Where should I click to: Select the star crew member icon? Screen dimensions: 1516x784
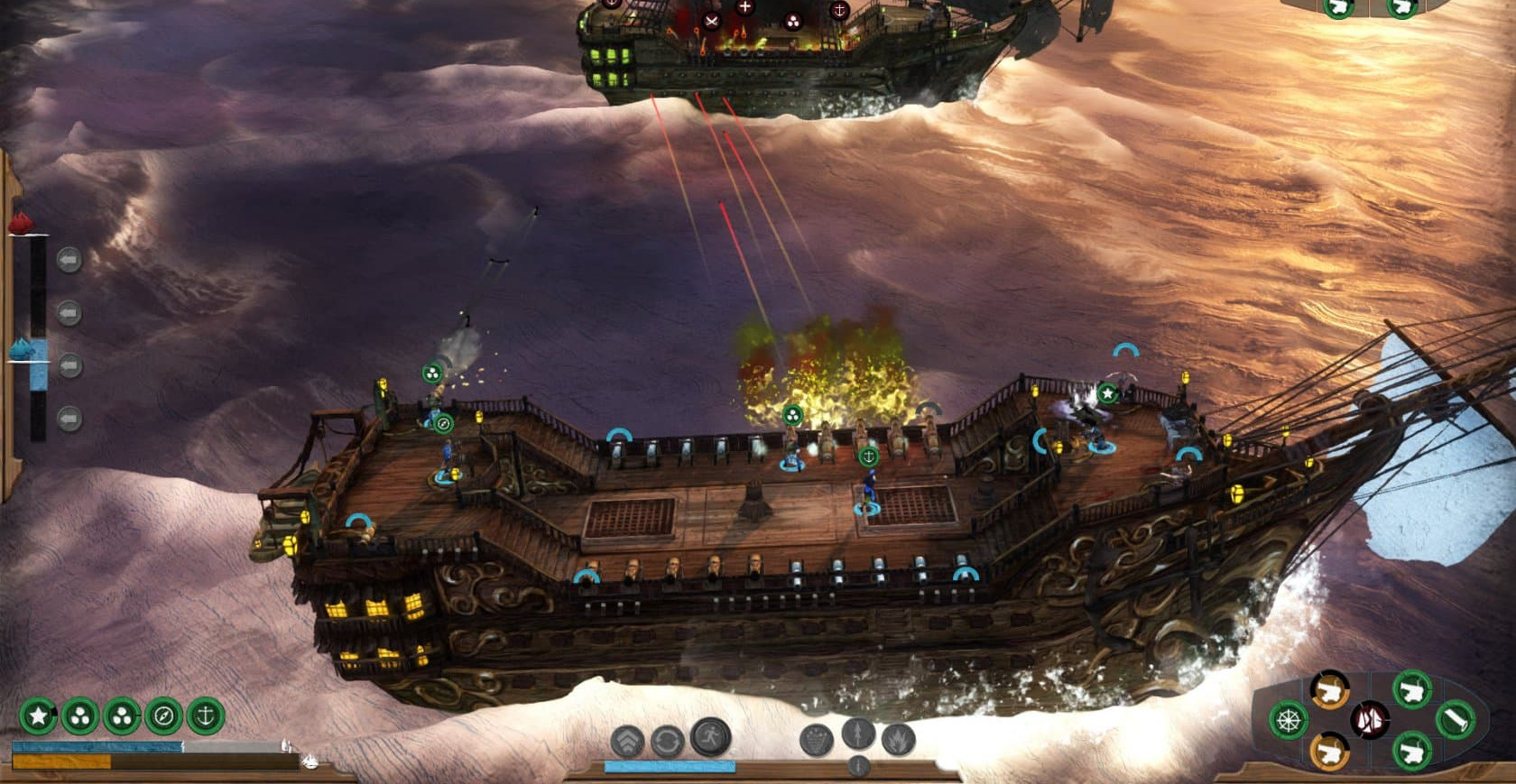[38, 716]
